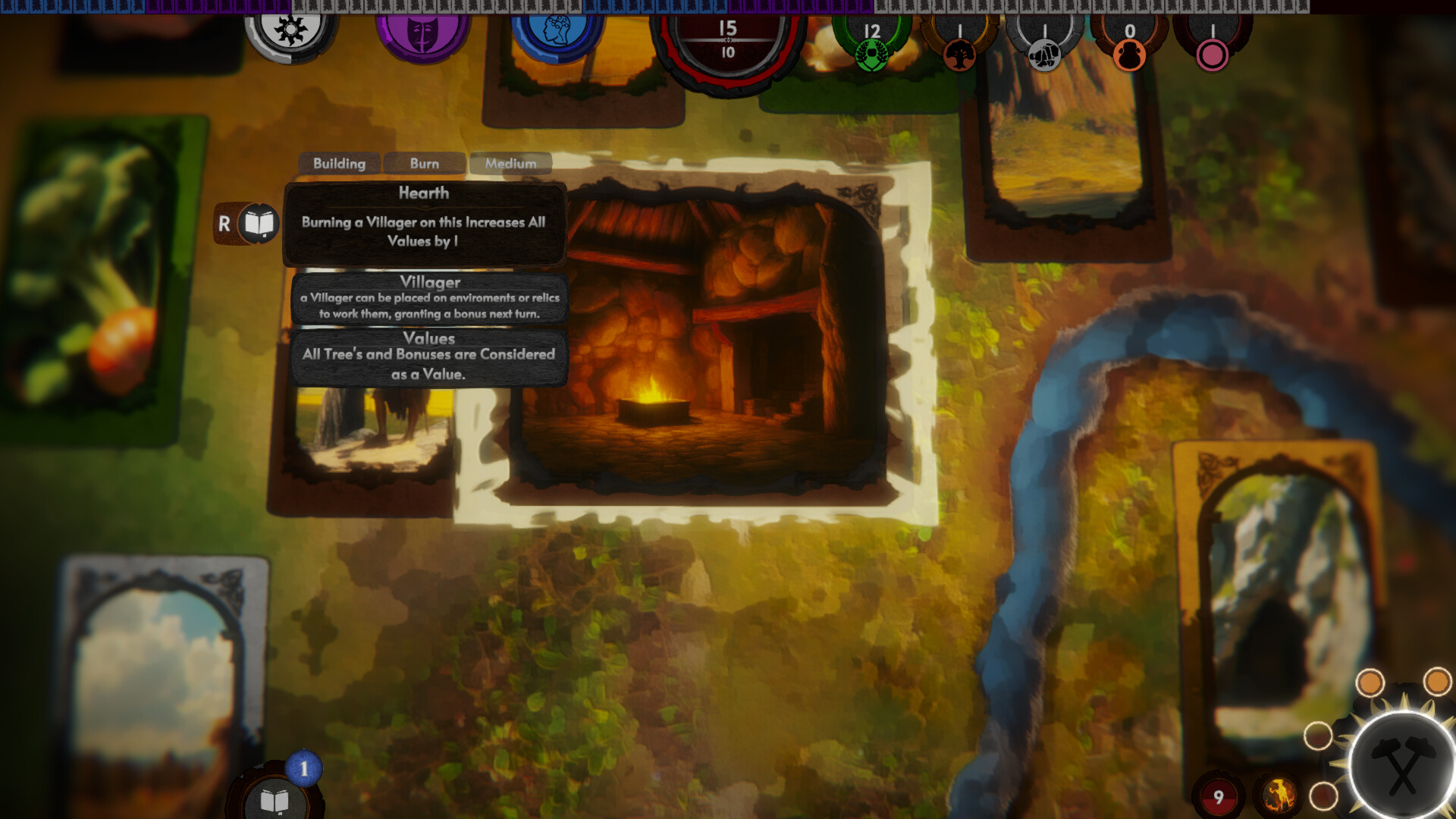Open the fire counter showing 9
1456x819 pixels.
click(x=1219, y=797)
